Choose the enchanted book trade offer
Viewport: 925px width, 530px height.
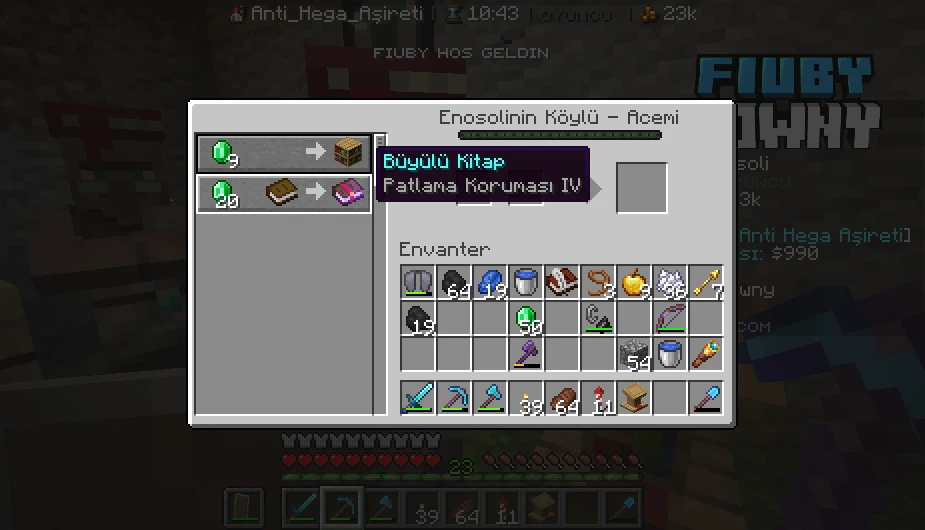click(x=284, y=193)
